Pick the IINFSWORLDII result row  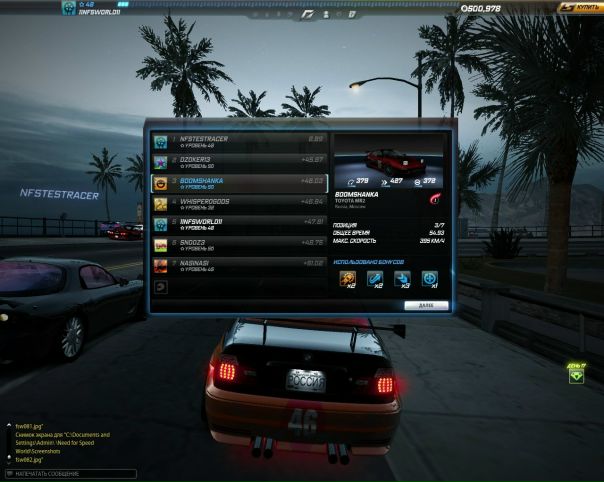(x=239, y=224)
